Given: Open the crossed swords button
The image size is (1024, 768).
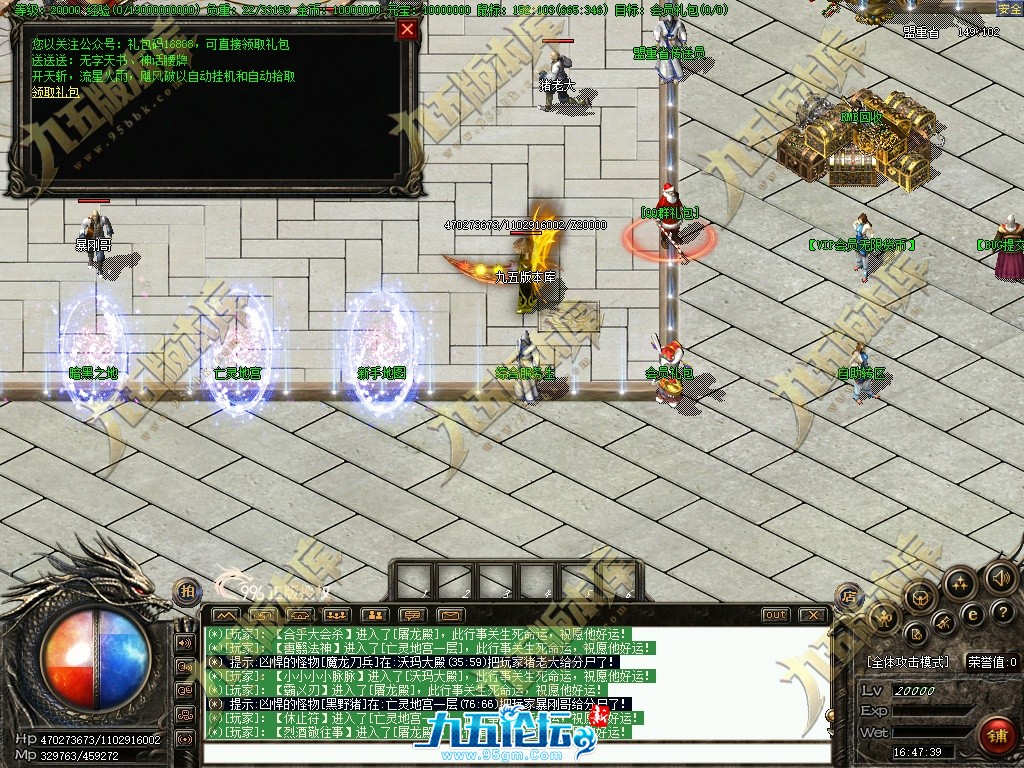Looking at the screenshot, I should click(944, 623).
